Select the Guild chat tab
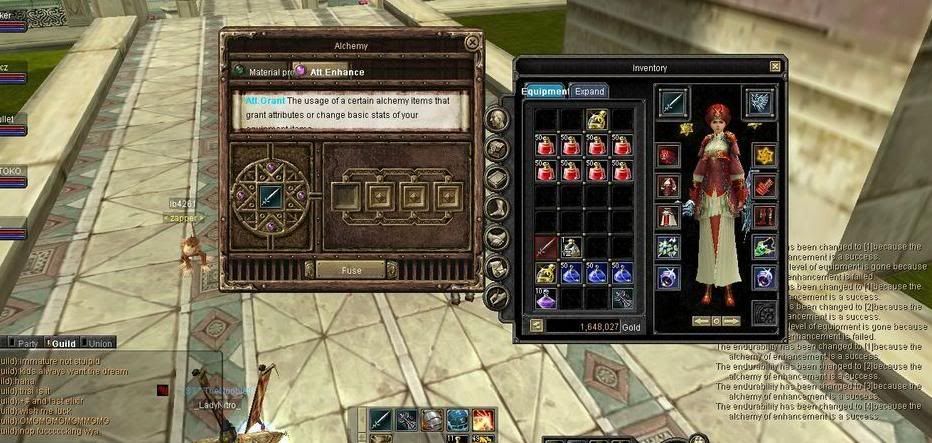Image resolution: width=932 pixels, height=443 pixels. point(64,343)
